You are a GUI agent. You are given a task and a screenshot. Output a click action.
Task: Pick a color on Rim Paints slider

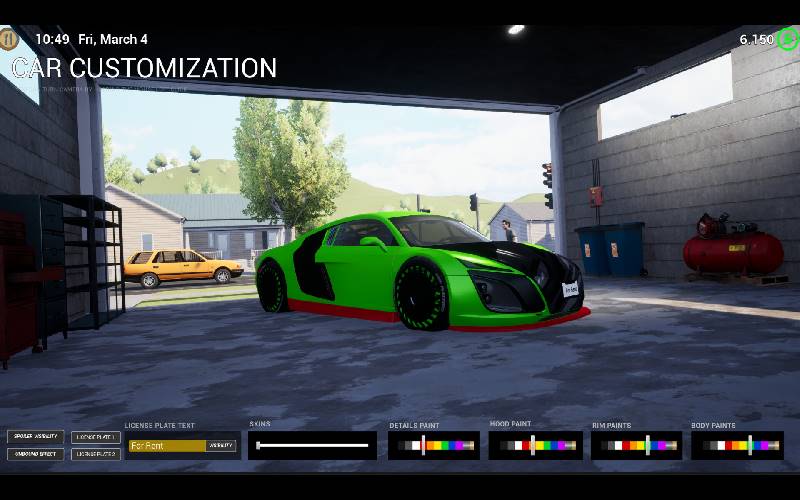coord(636,446)
